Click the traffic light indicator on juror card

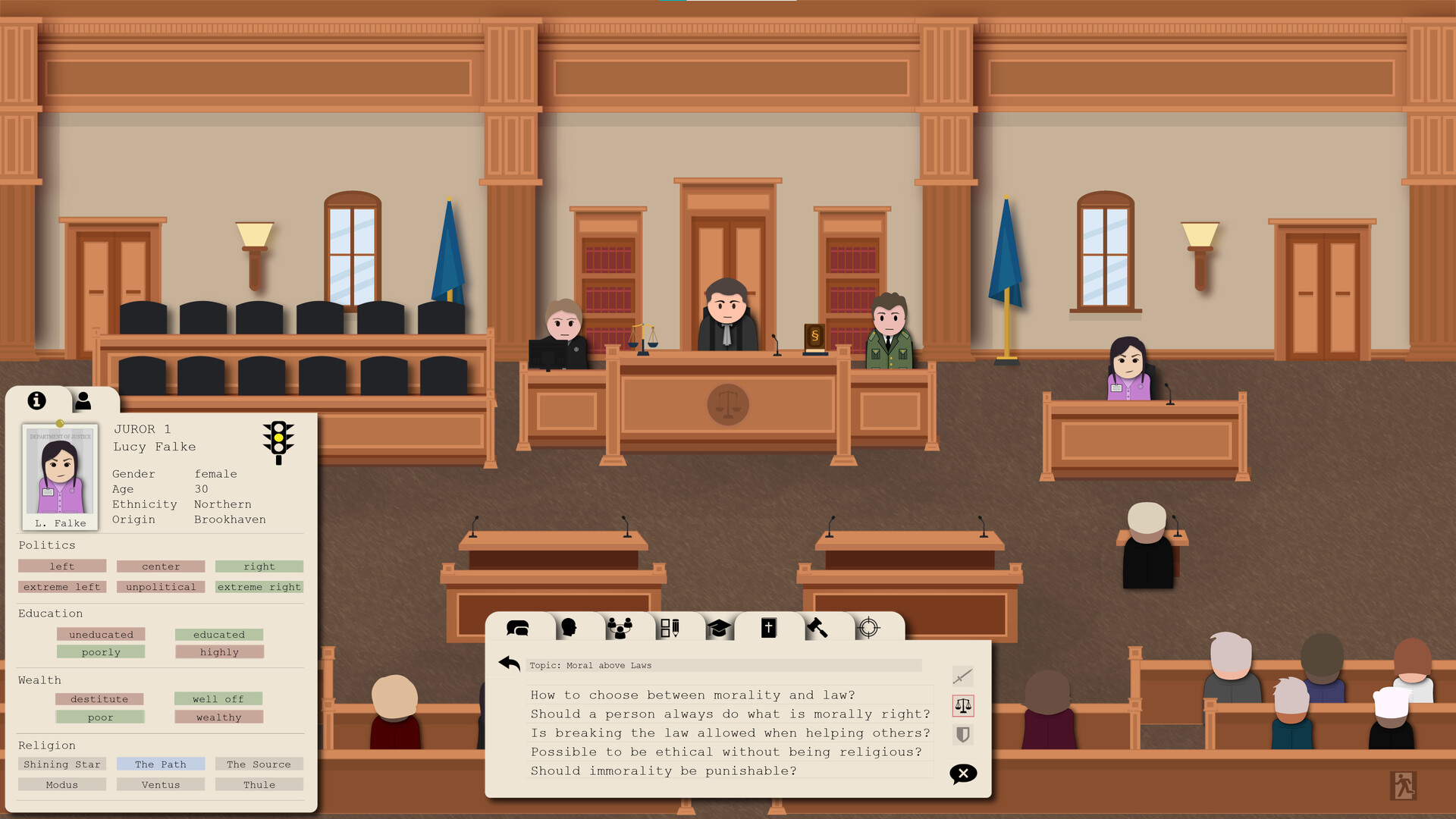tap(277, 442)
